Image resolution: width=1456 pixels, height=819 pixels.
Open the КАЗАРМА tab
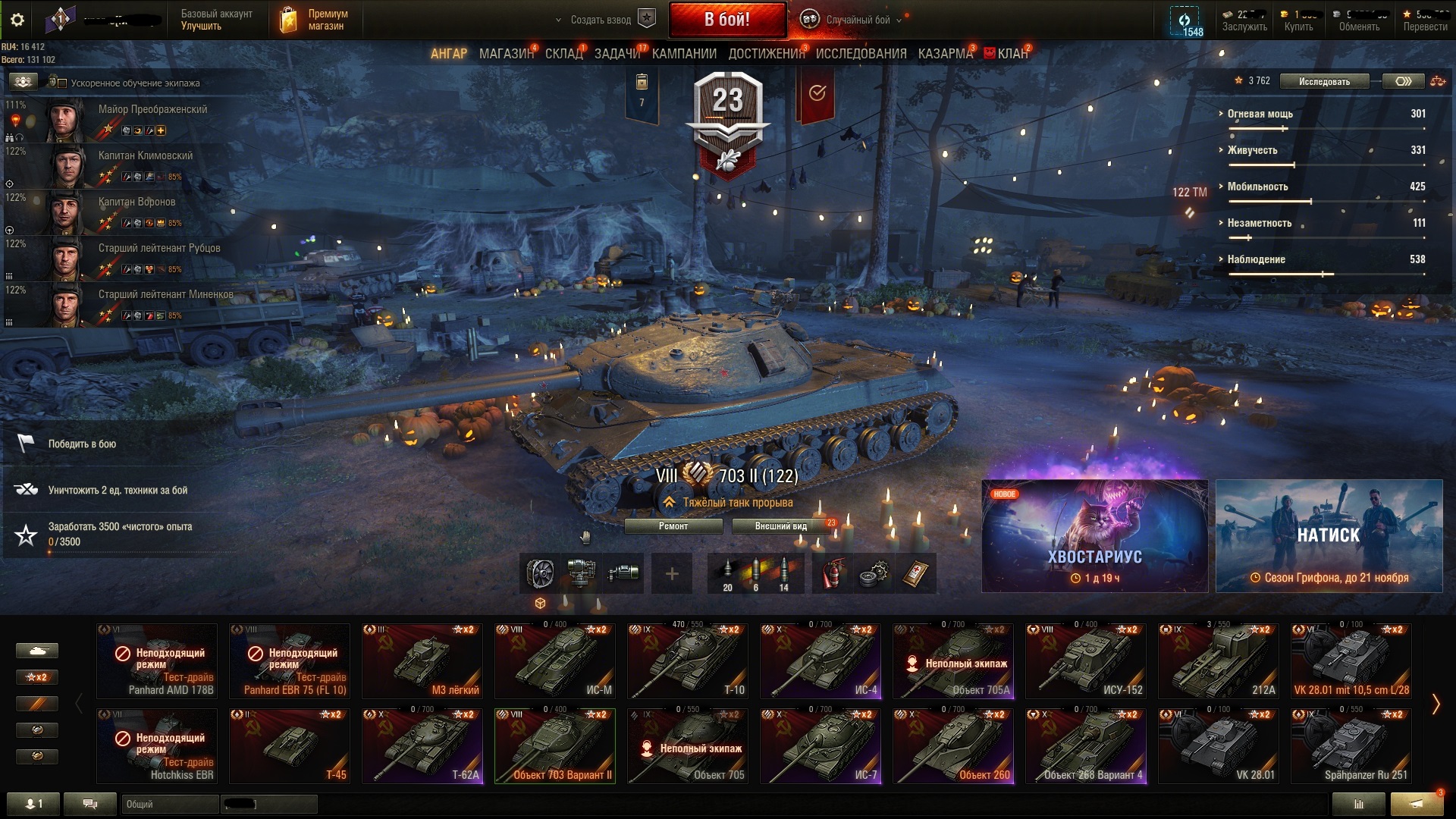945,54
